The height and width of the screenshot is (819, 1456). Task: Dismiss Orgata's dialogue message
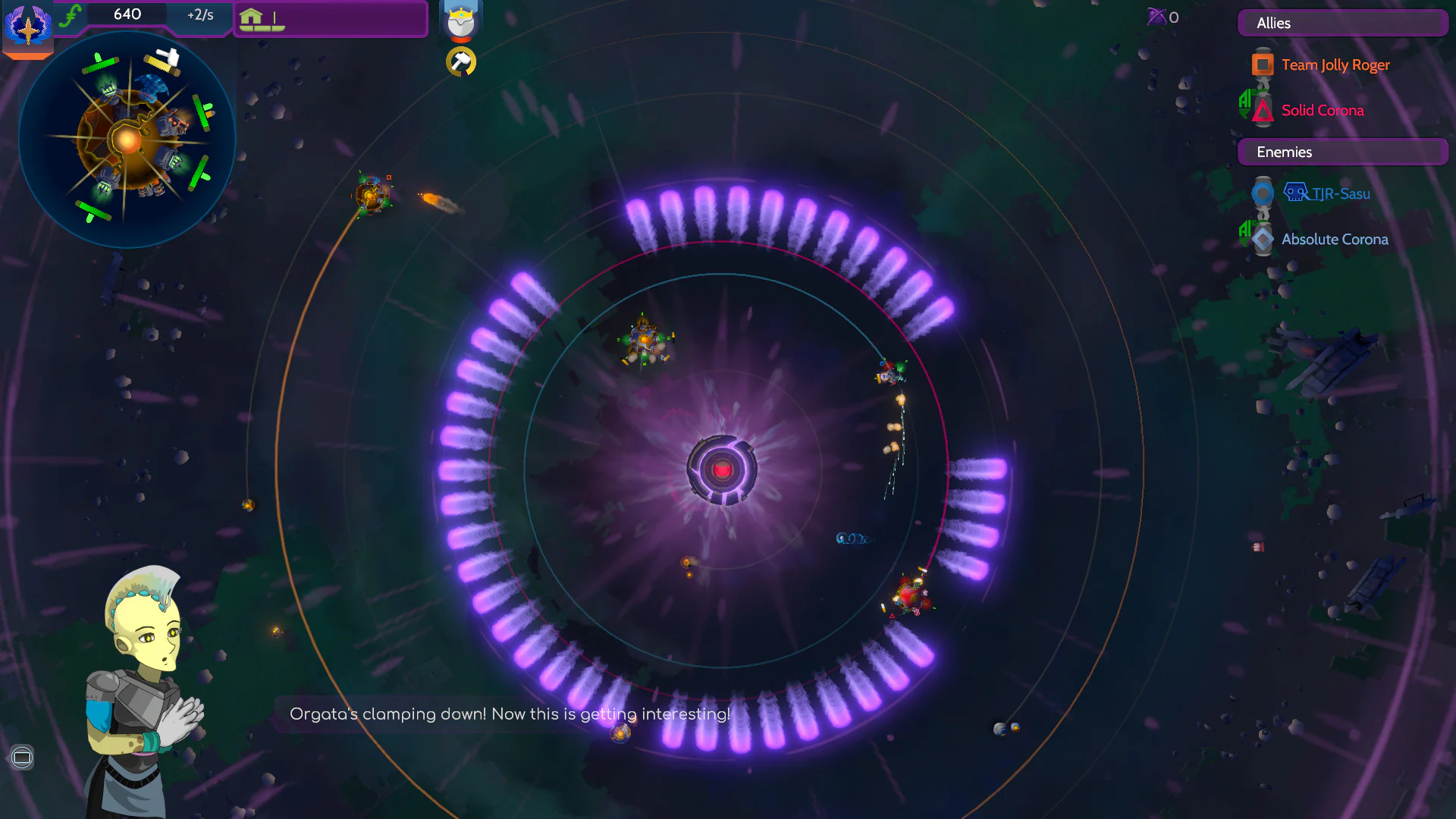(509, 714)
